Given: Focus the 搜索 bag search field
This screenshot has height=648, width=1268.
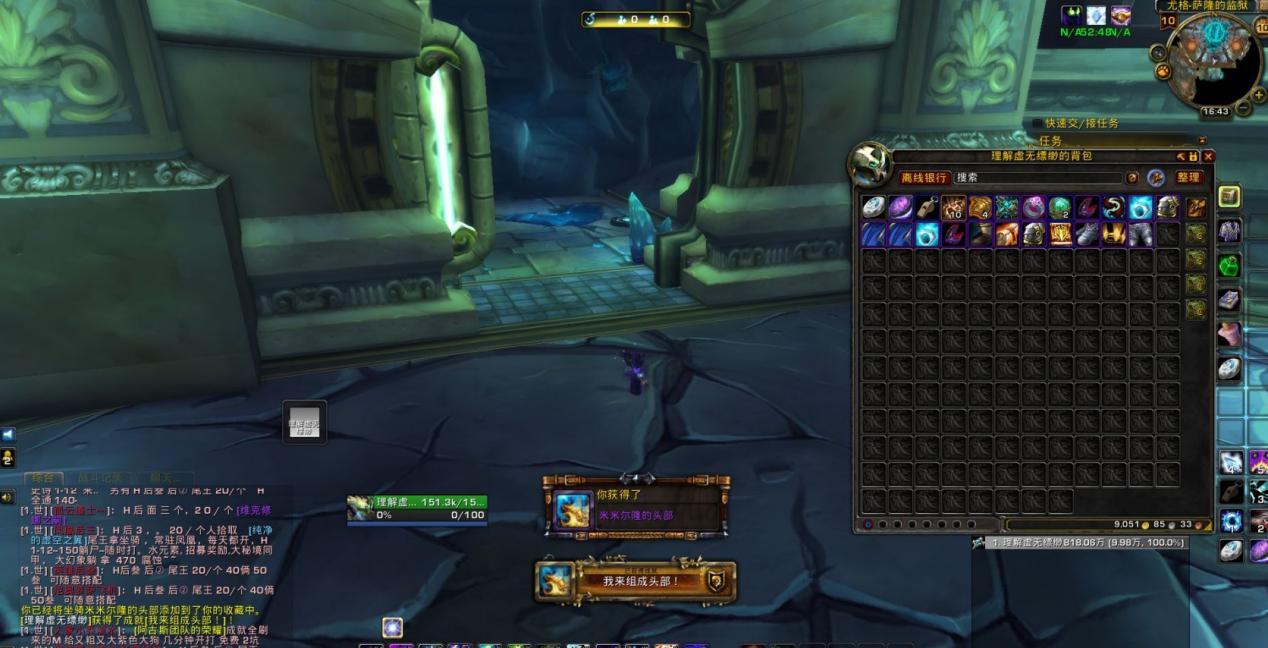Looking at the screenshot, I should (x=1035, y=177).
